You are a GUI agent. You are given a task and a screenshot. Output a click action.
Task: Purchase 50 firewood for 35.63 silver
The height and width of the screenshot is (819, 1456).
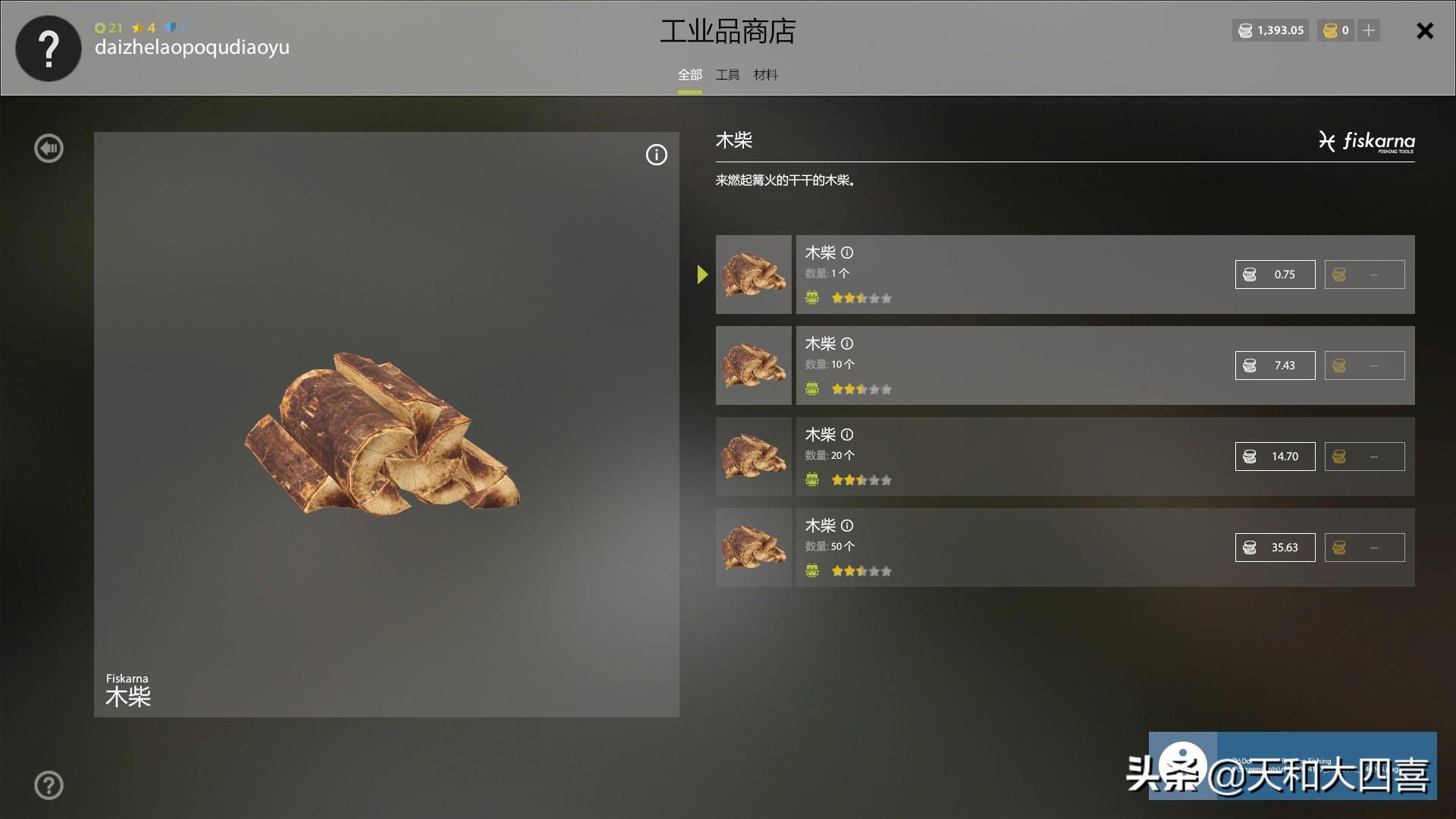pyautogui.click(x=1275, y=548)
